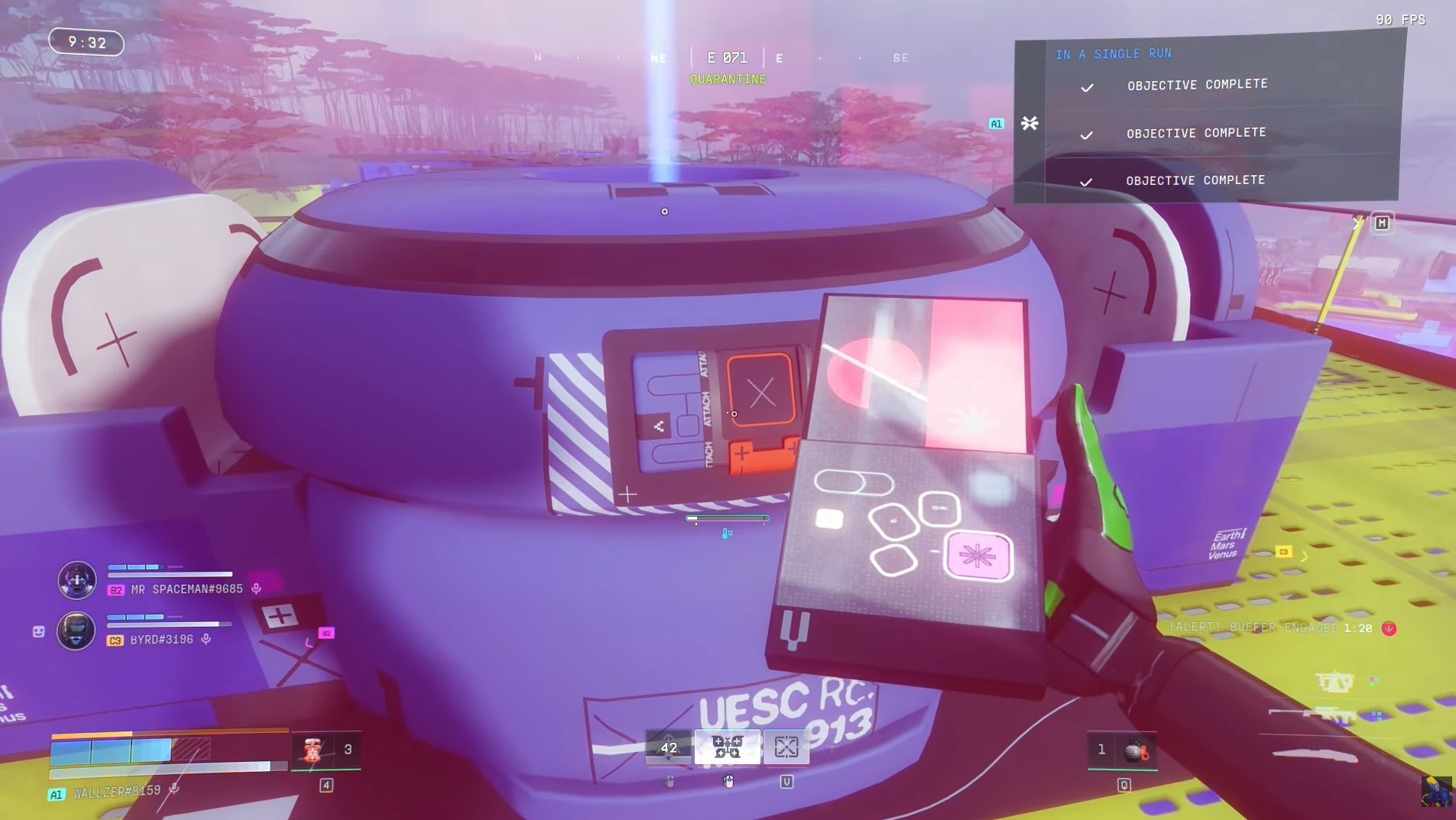This screenshot has width=1456, height=820.
Task: Click the red alert arrow beside BUFFER ENGAGED
Action: (x=1390, y=628)
